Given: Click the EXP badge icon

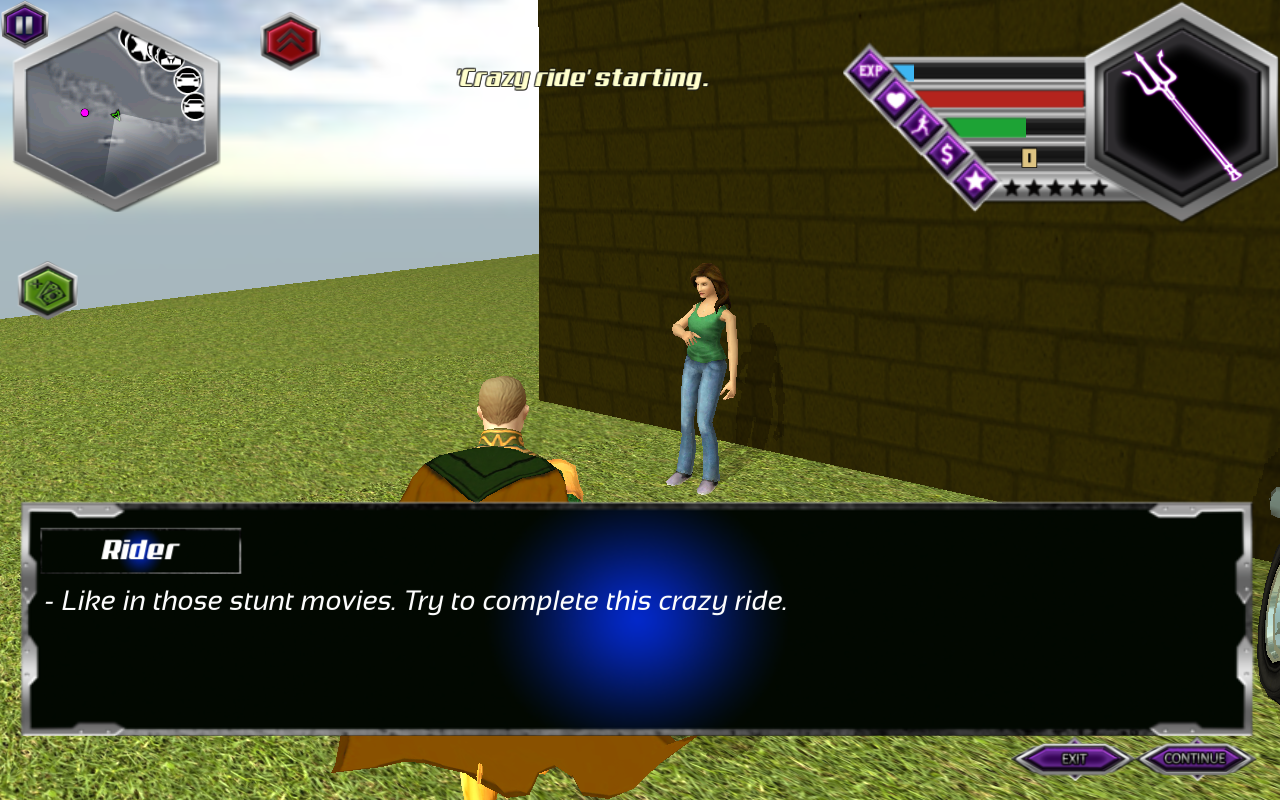Looking at the screenshot, I should [x=872, y=70].
